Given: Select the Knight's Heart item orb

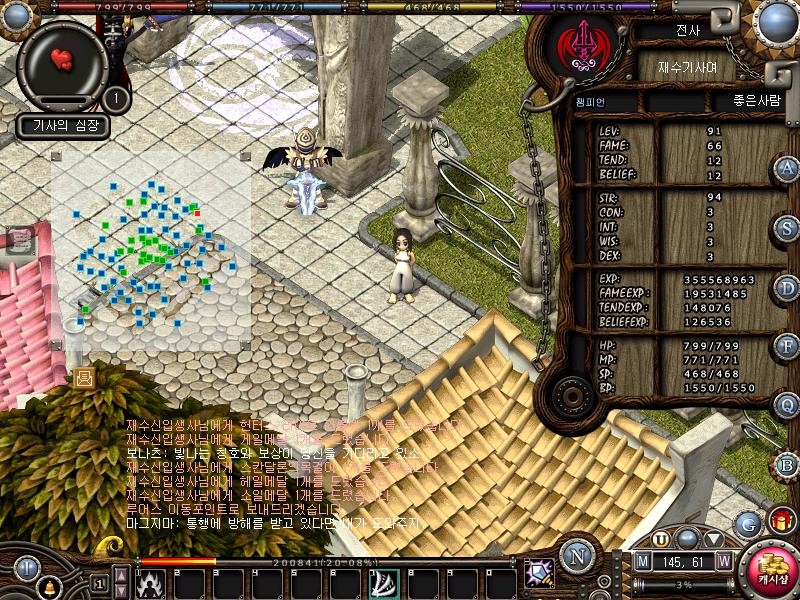Looking at the screenshot, I should click(62, 60).
